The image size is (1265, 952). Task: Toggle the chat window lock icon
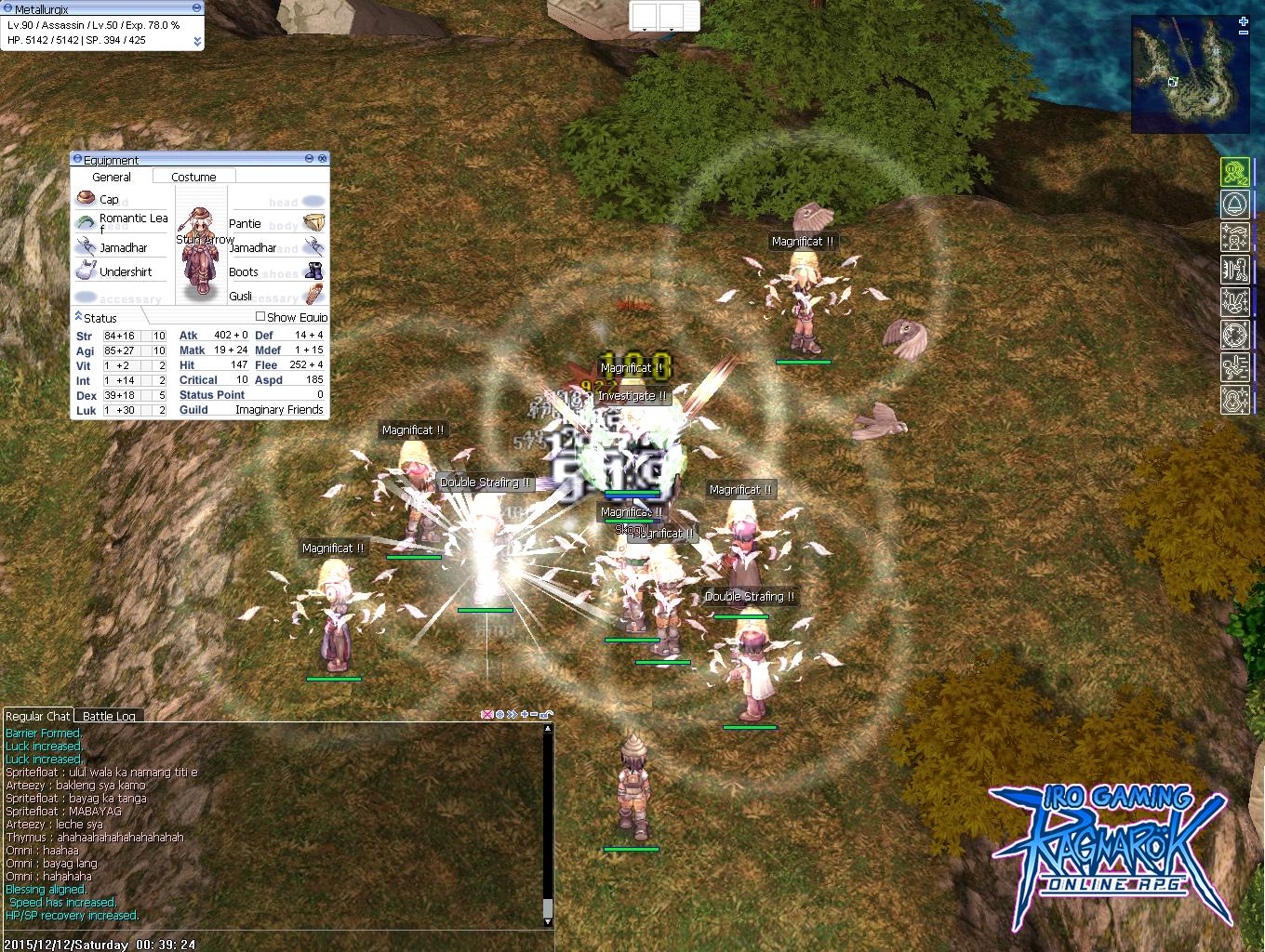tap(544, 714)
